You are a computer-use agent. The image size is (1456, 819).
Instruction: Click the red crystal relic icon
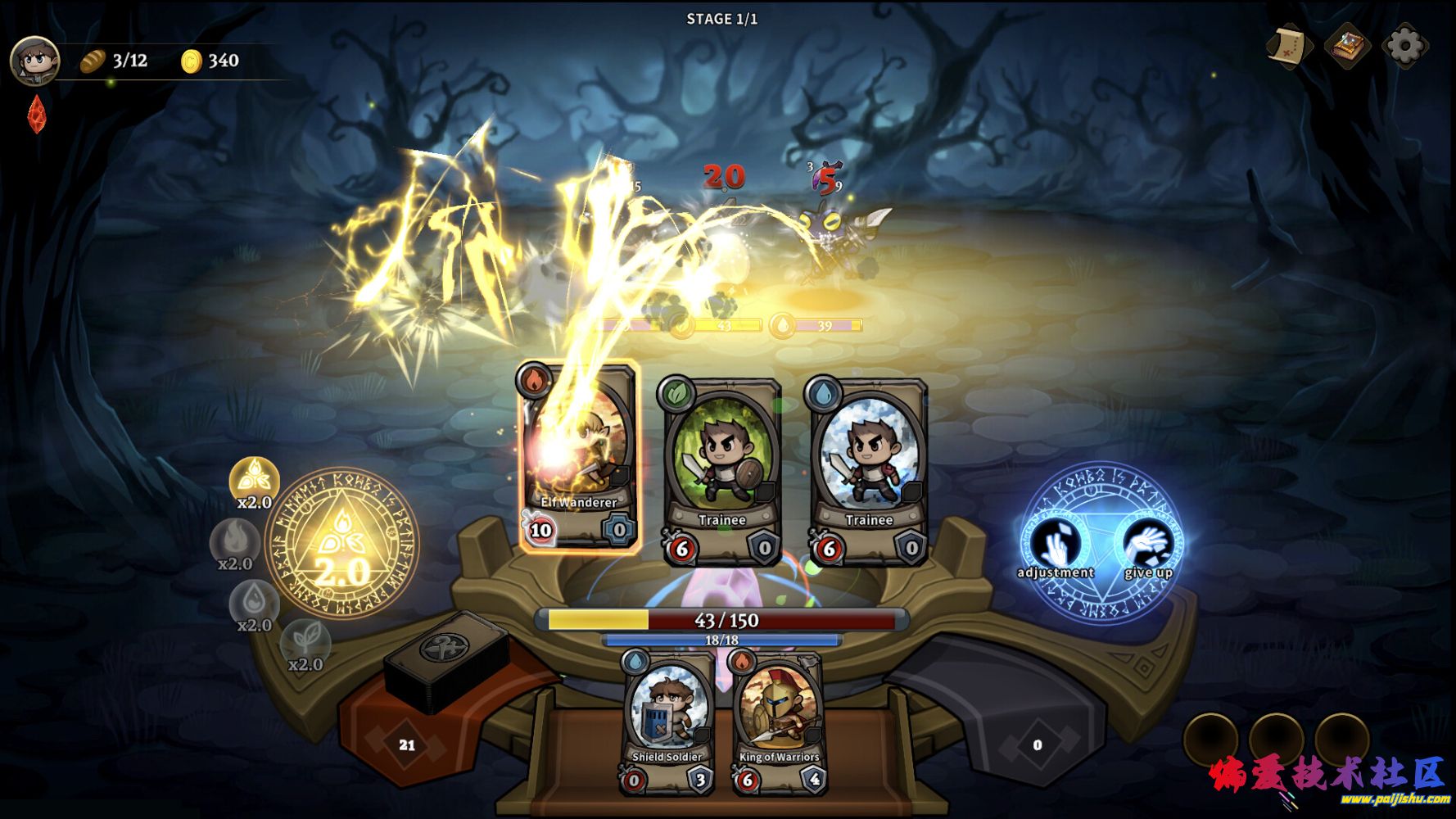point(37,114)
